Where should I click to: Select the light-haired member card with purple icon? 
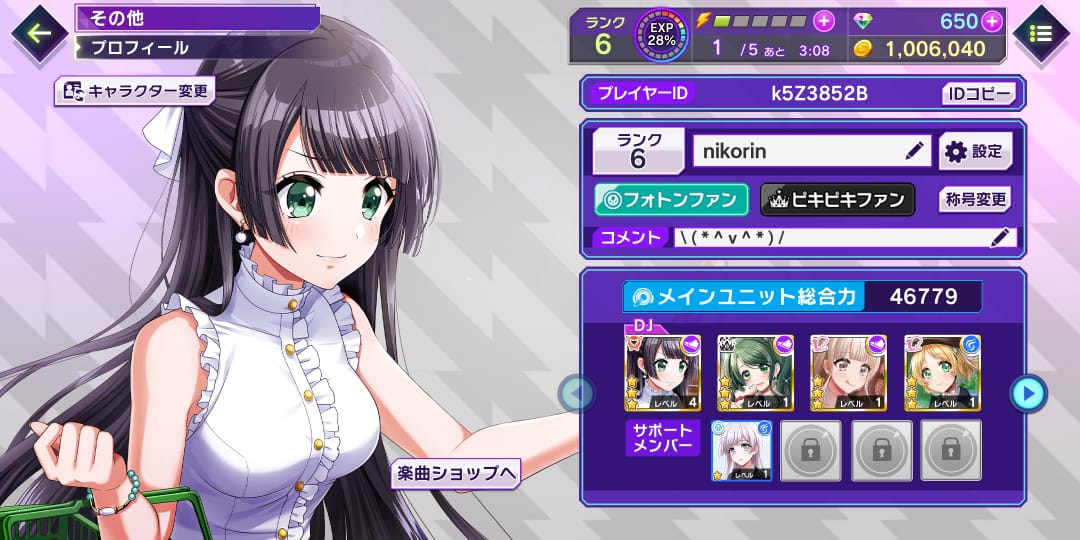[848, 373]
